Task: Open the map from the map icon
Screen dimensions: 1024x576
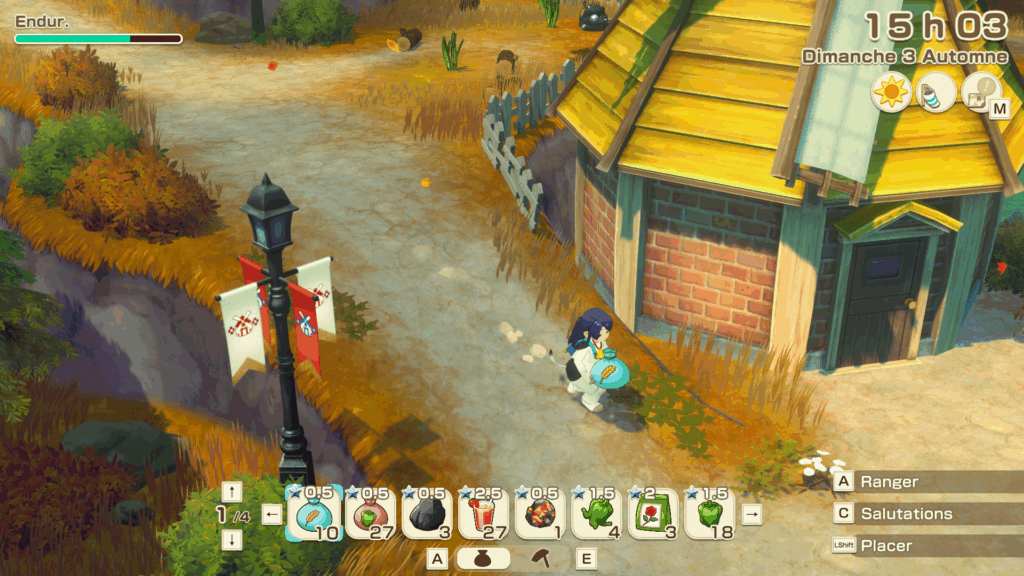Action: [979, 93]
